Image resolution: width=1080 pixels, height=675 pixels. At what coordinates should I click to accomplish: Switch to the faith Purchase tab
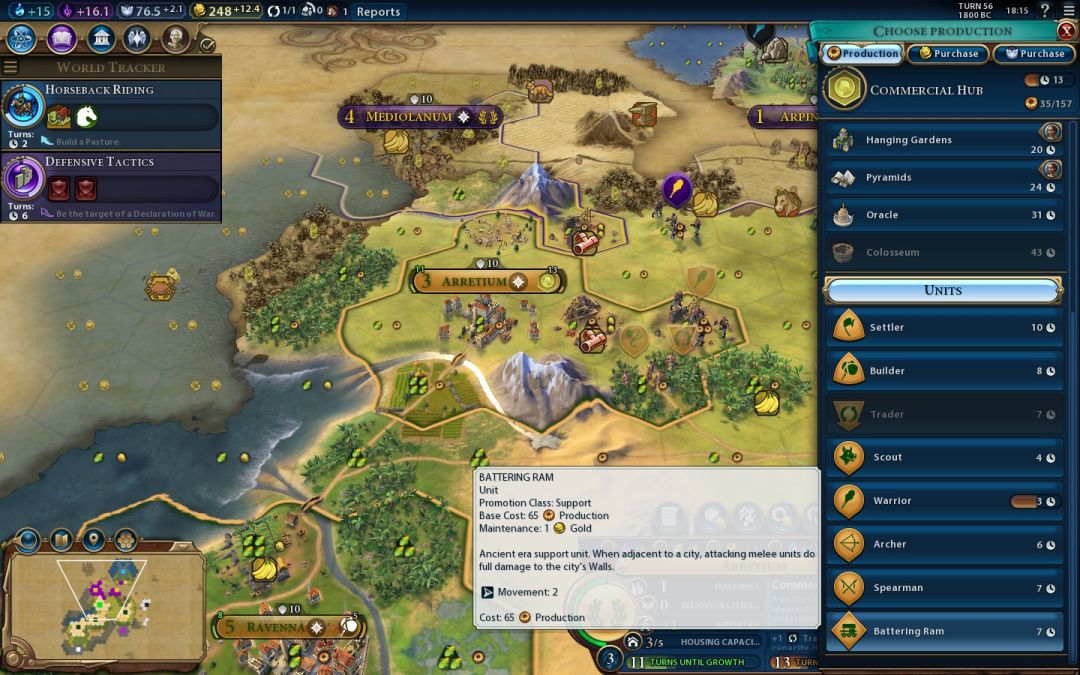[1034, 54]
